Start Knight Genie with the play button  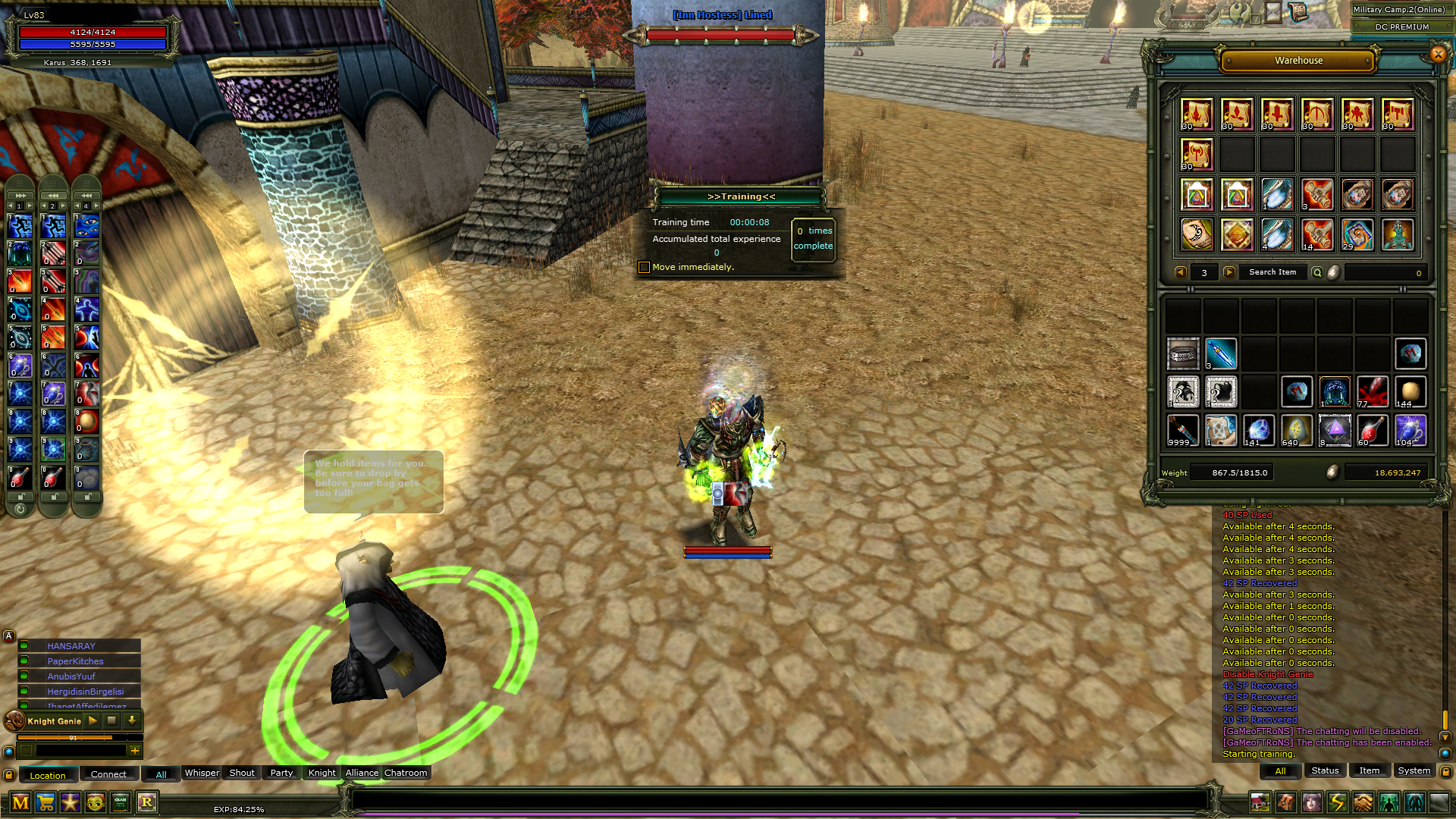pyautogui.click(x=93, y=721)
